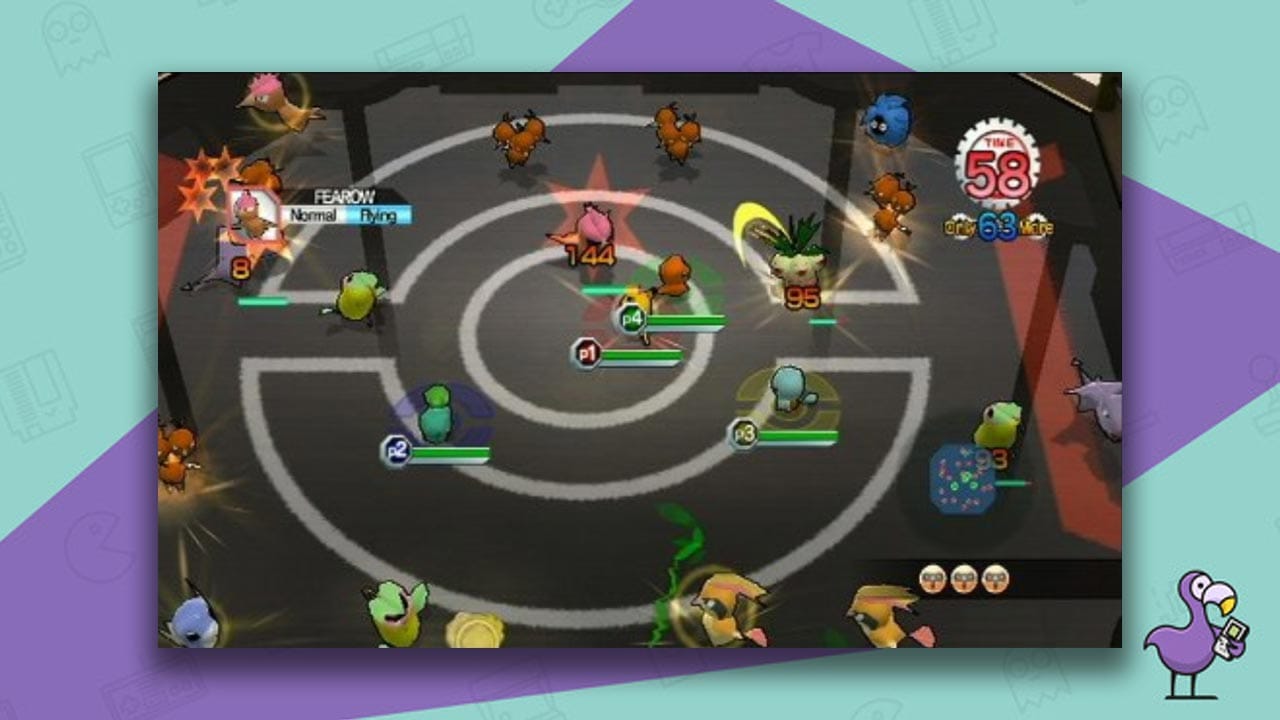Select the red 144 damage number

[x=591, y=257]
